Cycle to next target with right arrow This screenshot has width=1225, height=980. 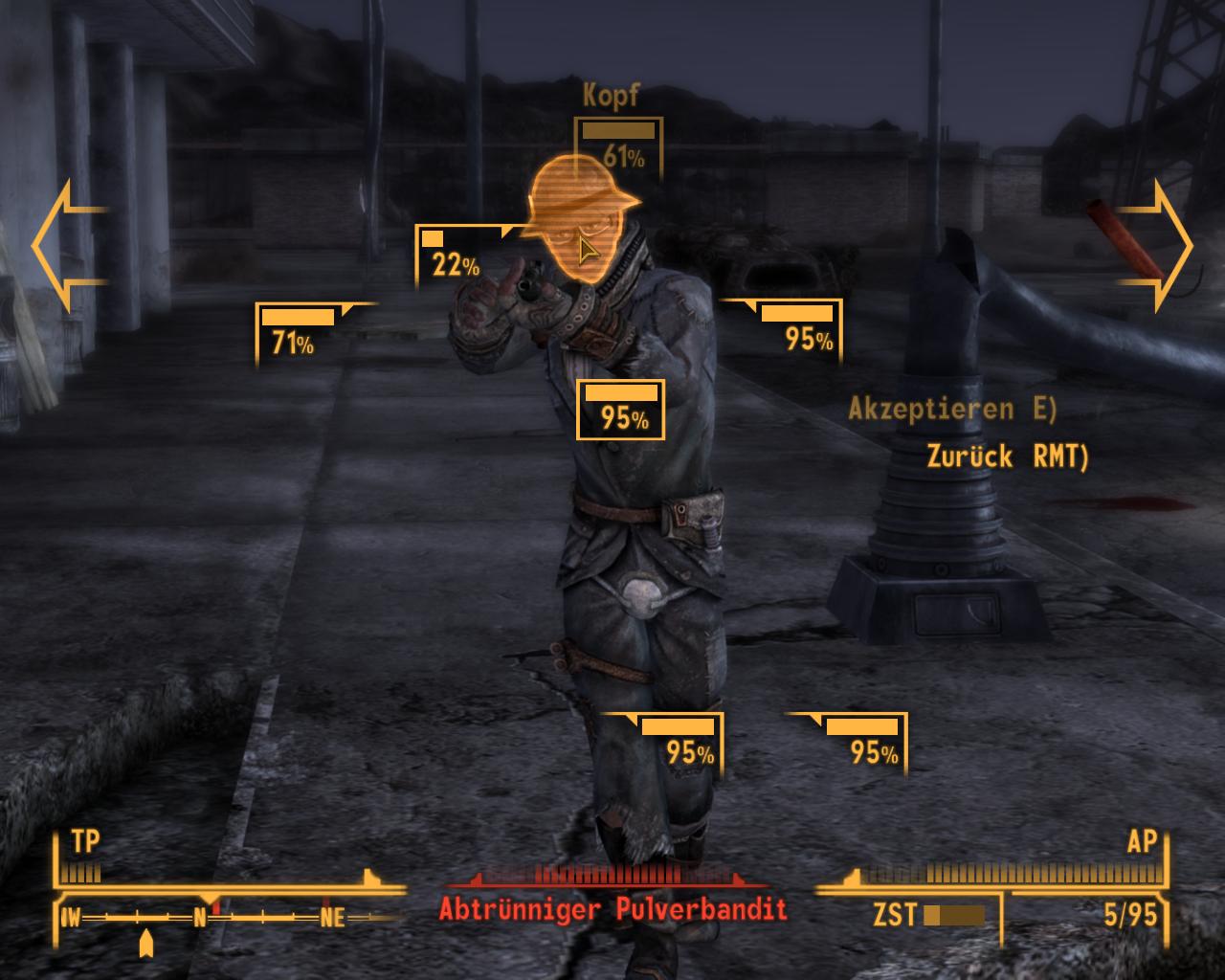click(1160, 246)
